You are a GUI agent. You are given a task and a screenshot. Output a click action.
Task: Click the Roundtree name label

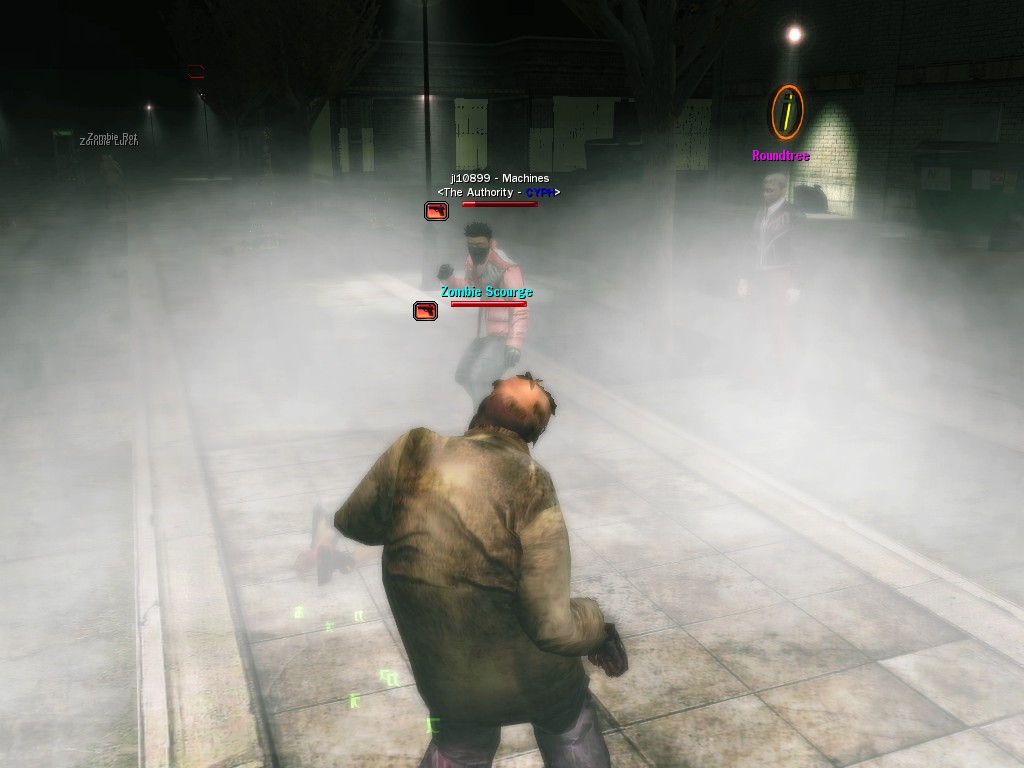[780, 156]
